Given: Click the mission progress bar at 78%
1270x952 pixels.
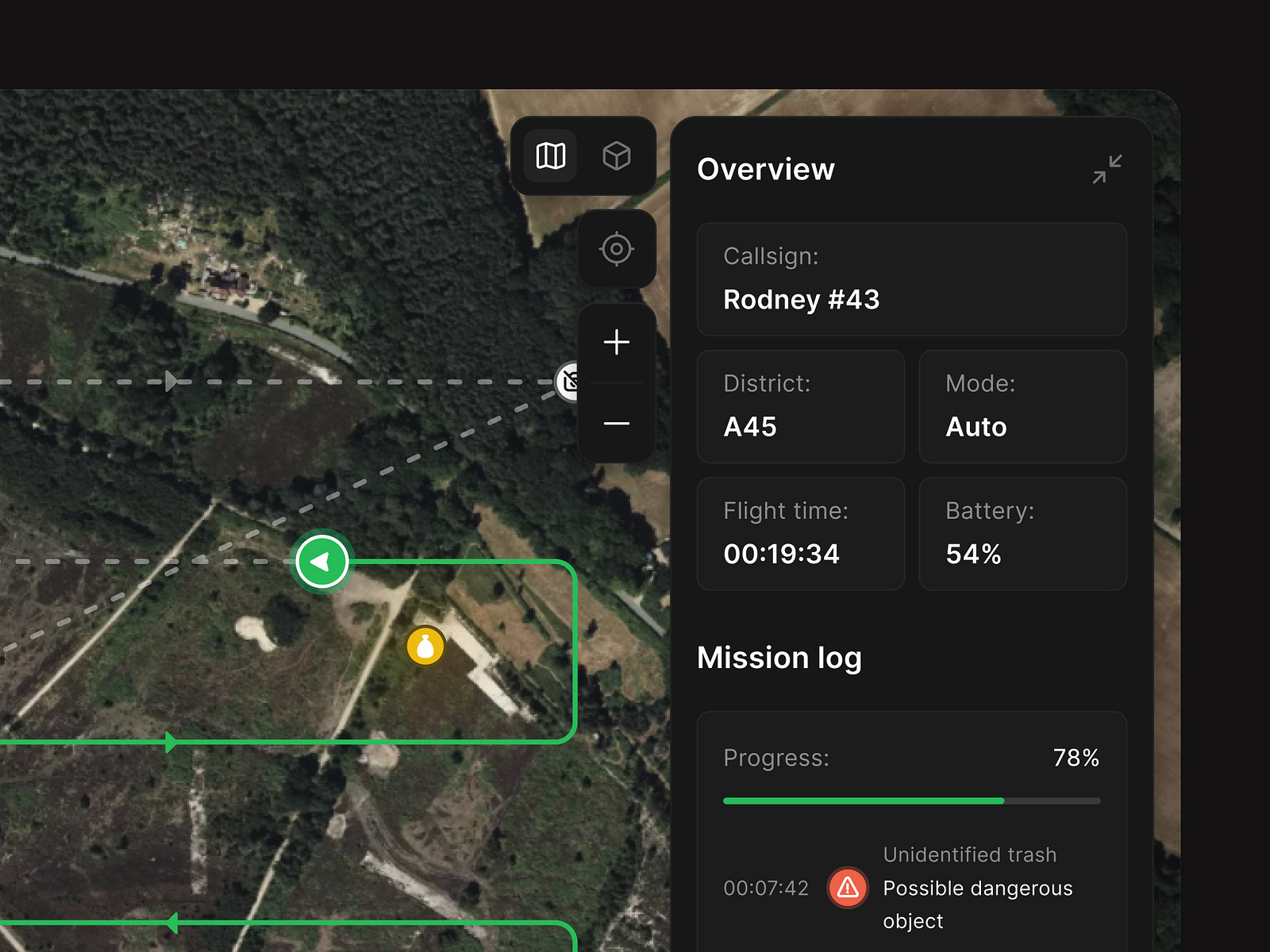Looking at the screenshot, I should [x=911, y=801].
